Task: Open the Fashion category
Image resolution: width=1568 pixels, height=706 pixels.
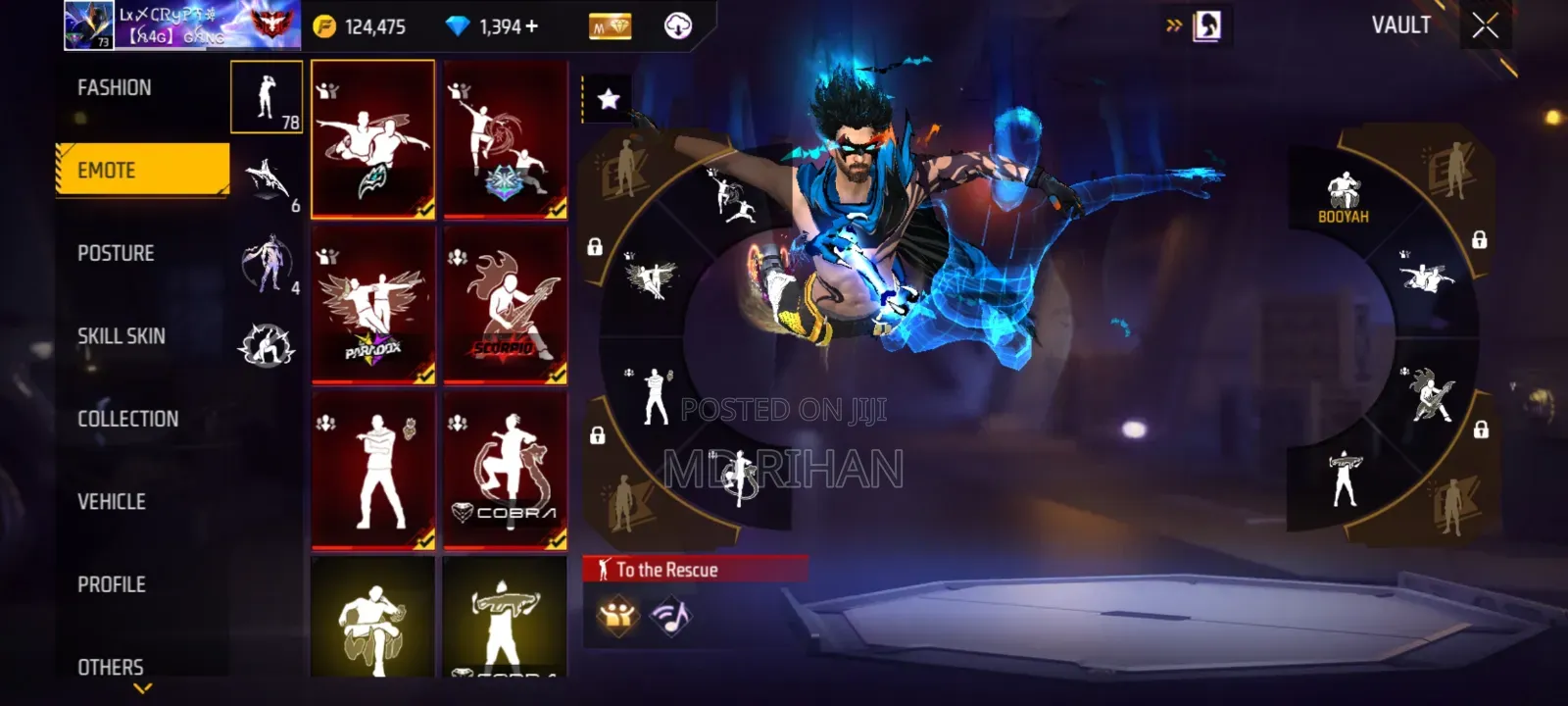Action: tap(115, 88)
